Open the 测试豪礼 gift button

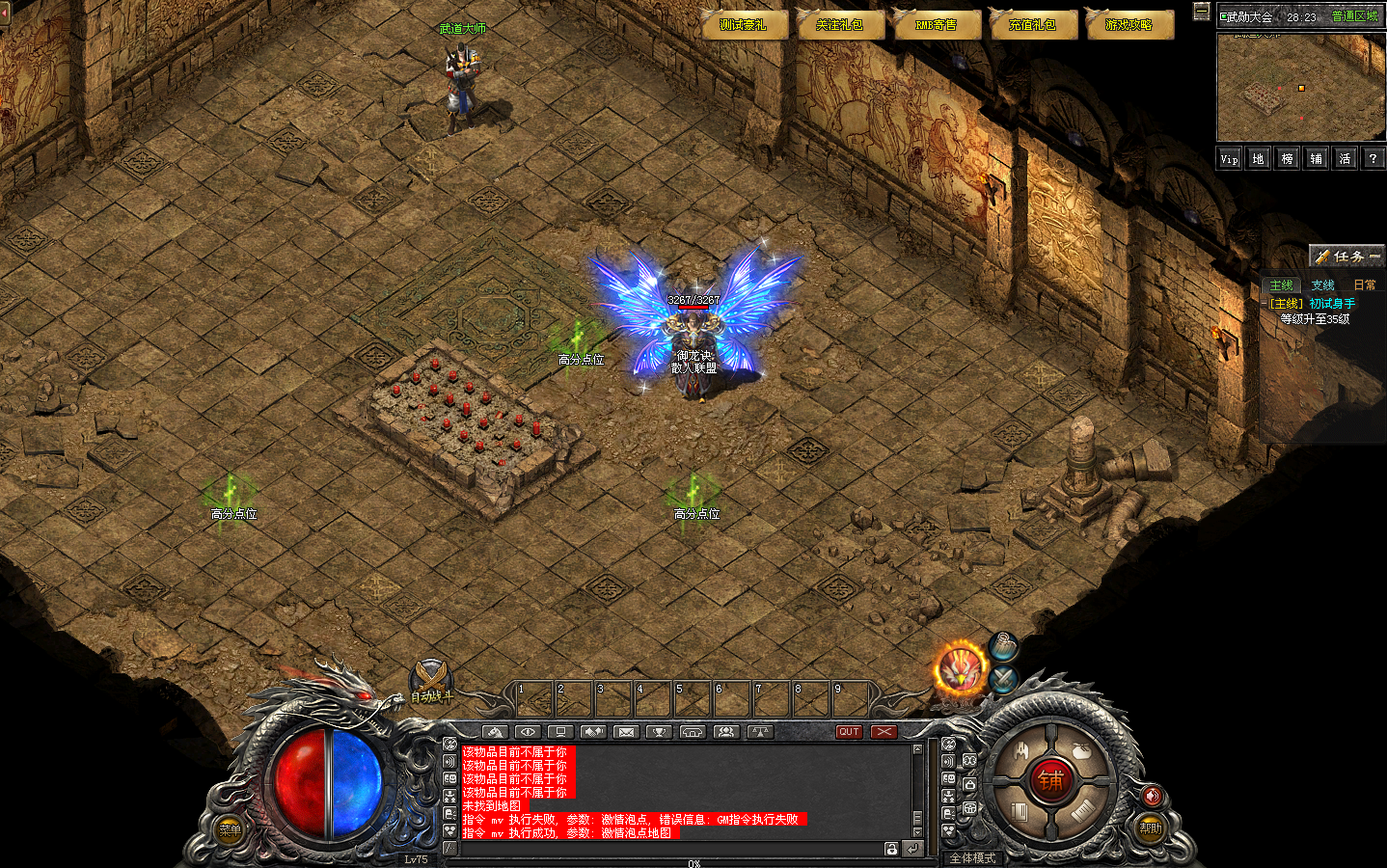[x=743, y=25]
